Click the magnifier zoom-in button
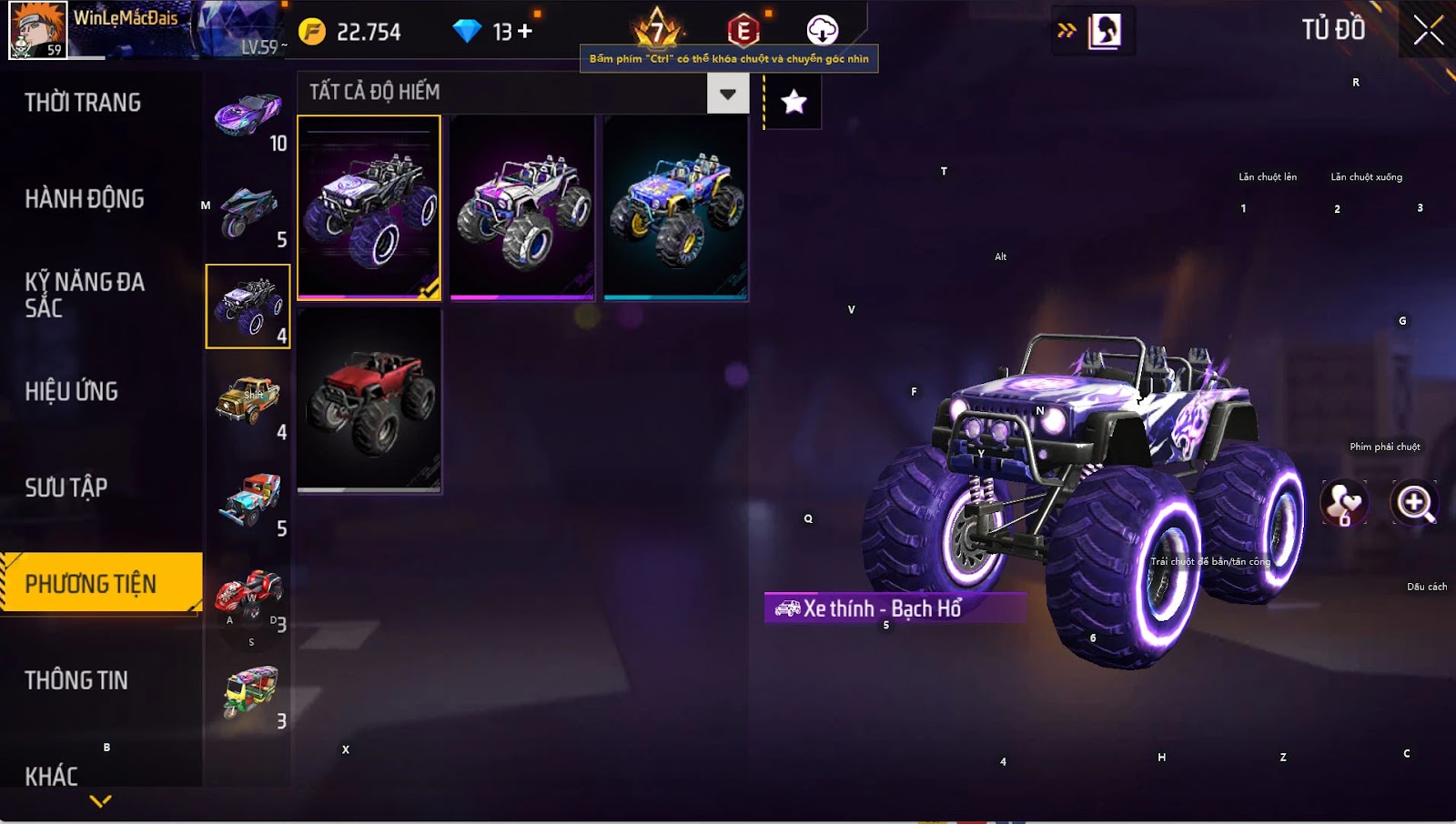 [1414, 503]
